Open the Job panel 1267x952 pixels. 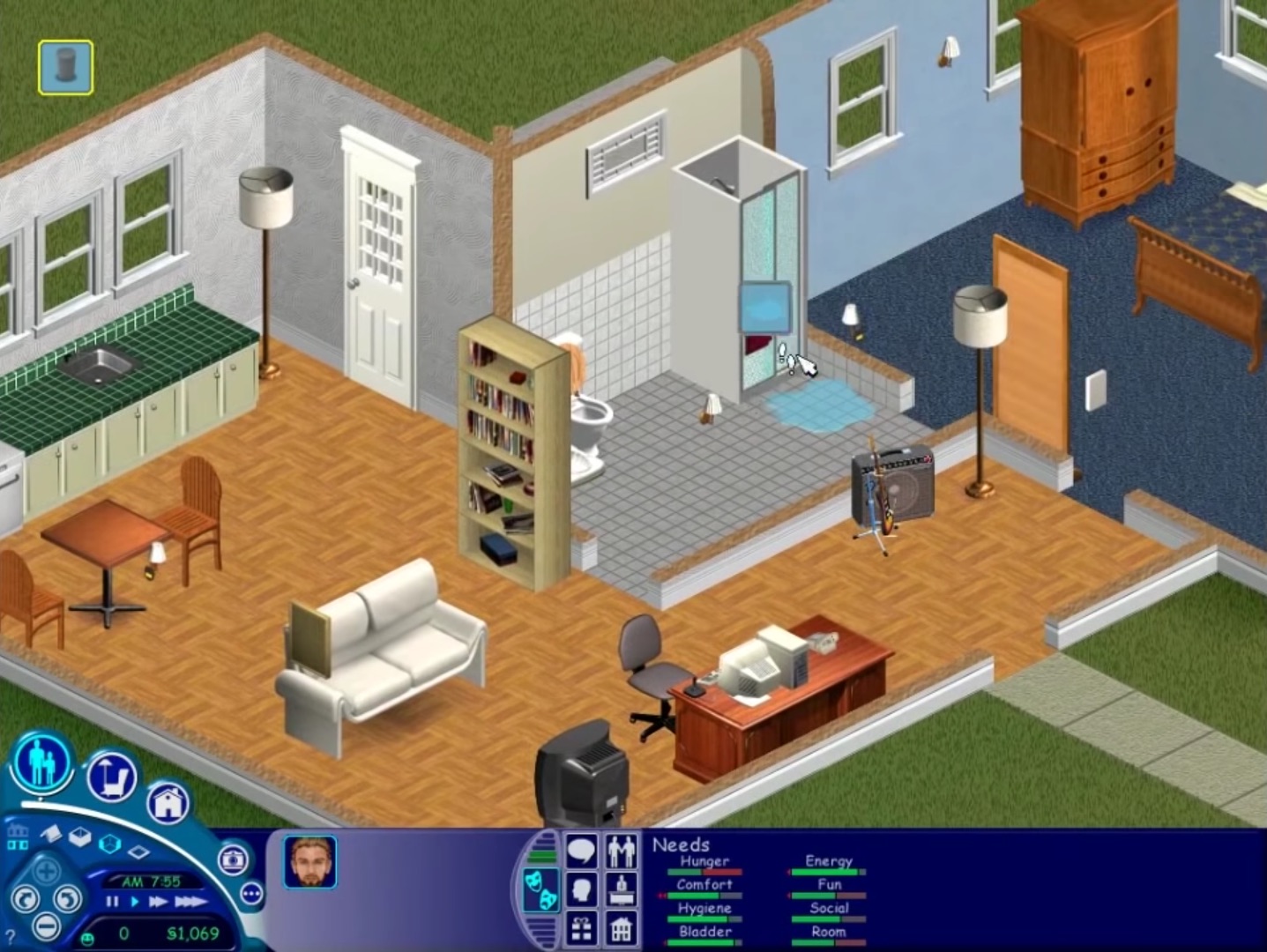tap(621, 891)
